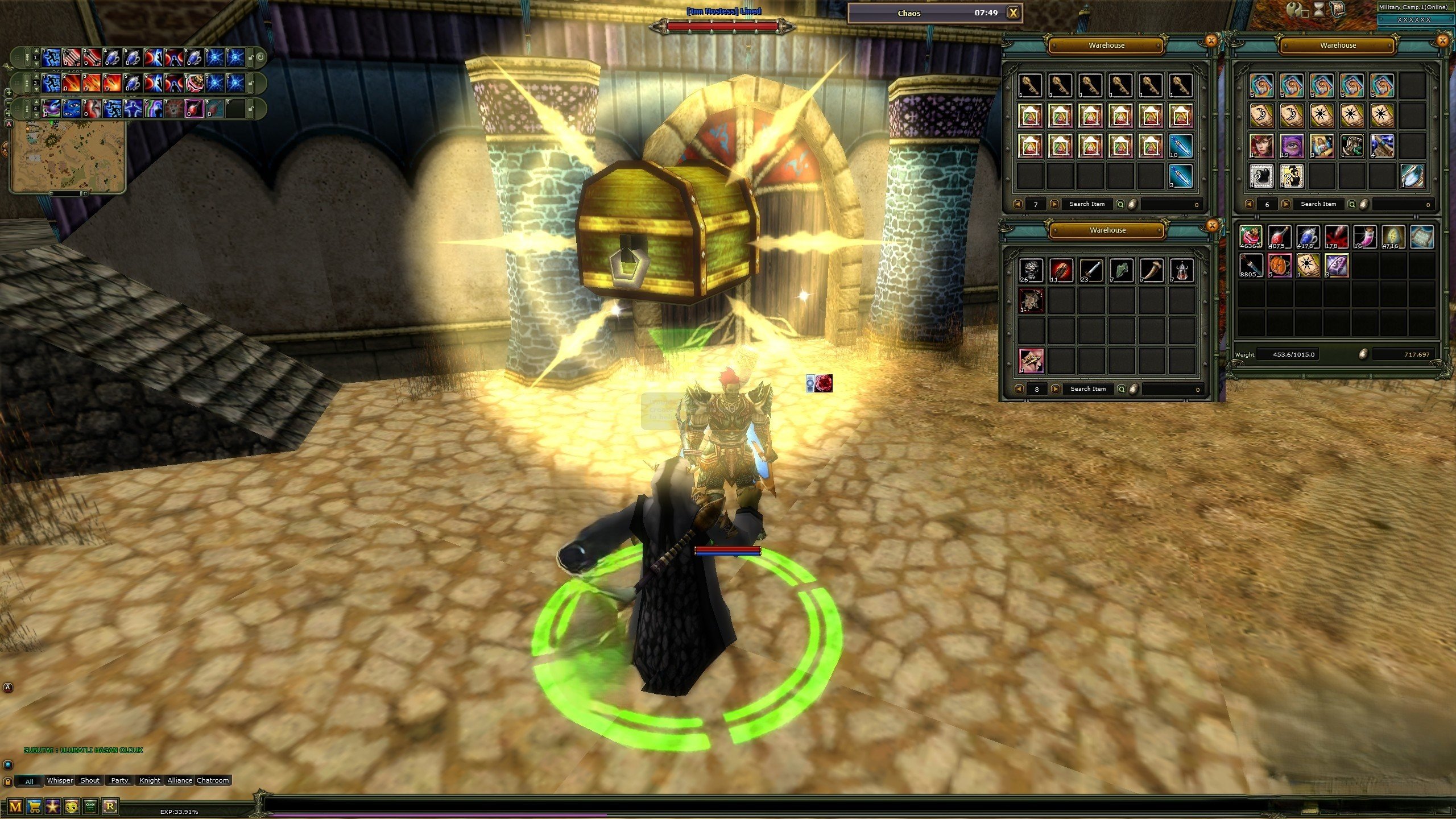
Task: Open the shopping cart store icon
Action: (35, 806)
